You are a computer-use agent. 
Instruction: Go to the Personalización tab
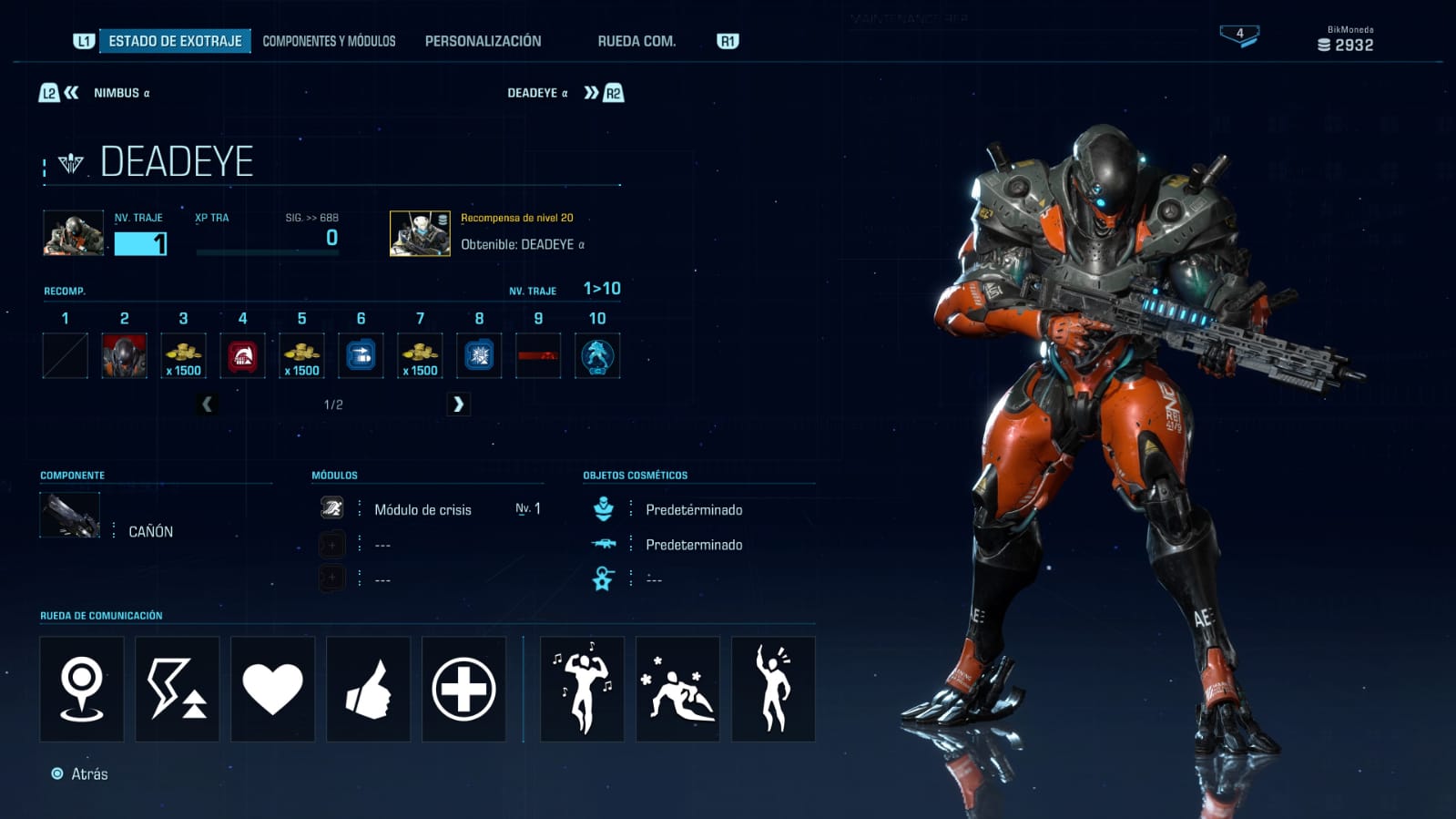[x=483, y=41]
